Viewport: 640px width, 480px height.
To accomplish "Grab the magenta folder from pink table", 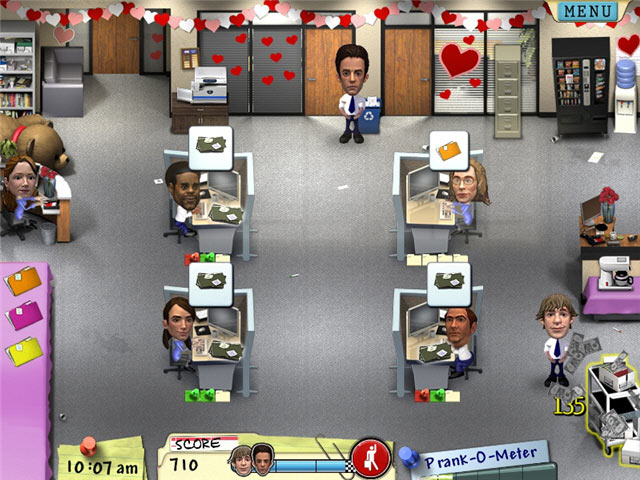I will click(23, 316).
